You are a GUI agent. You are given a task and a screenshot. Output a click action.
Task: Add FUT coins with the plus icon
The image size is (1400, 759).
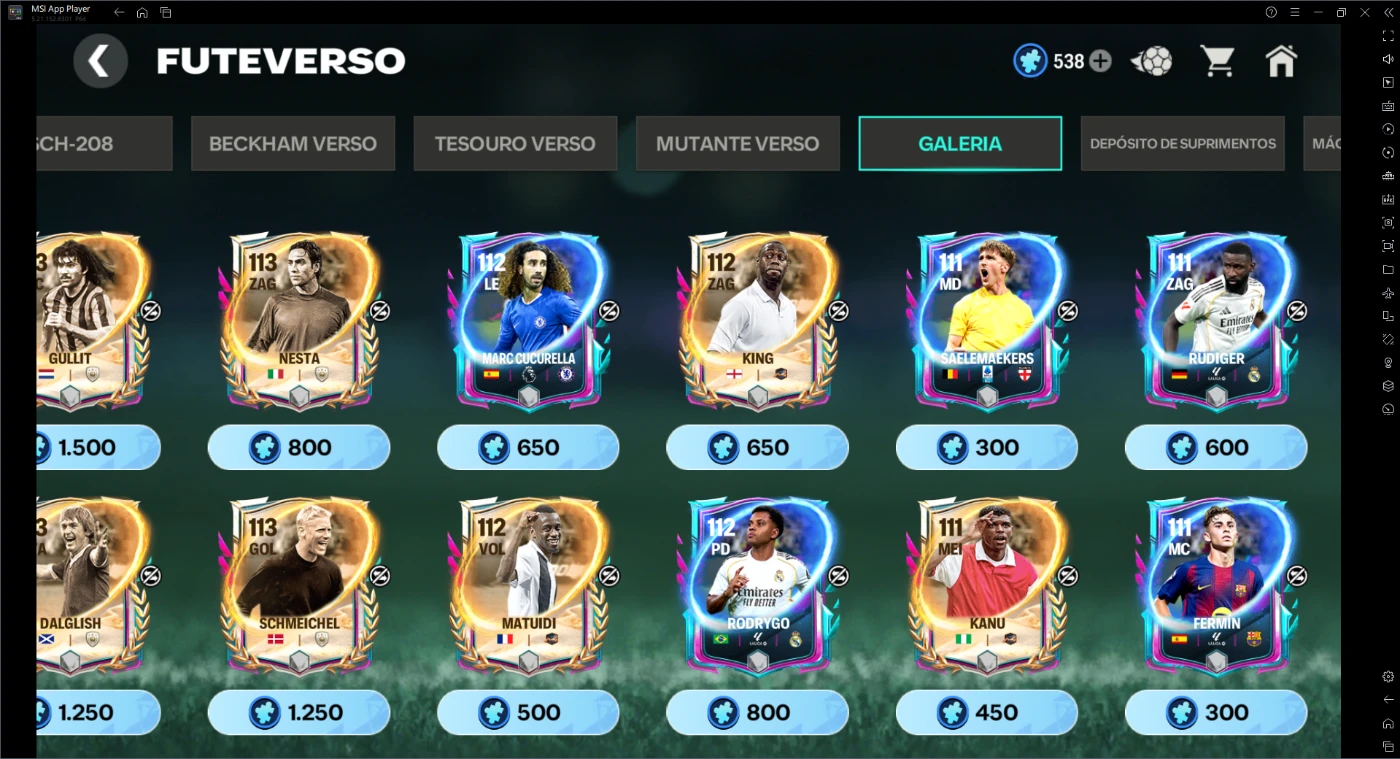(1099, 60)
